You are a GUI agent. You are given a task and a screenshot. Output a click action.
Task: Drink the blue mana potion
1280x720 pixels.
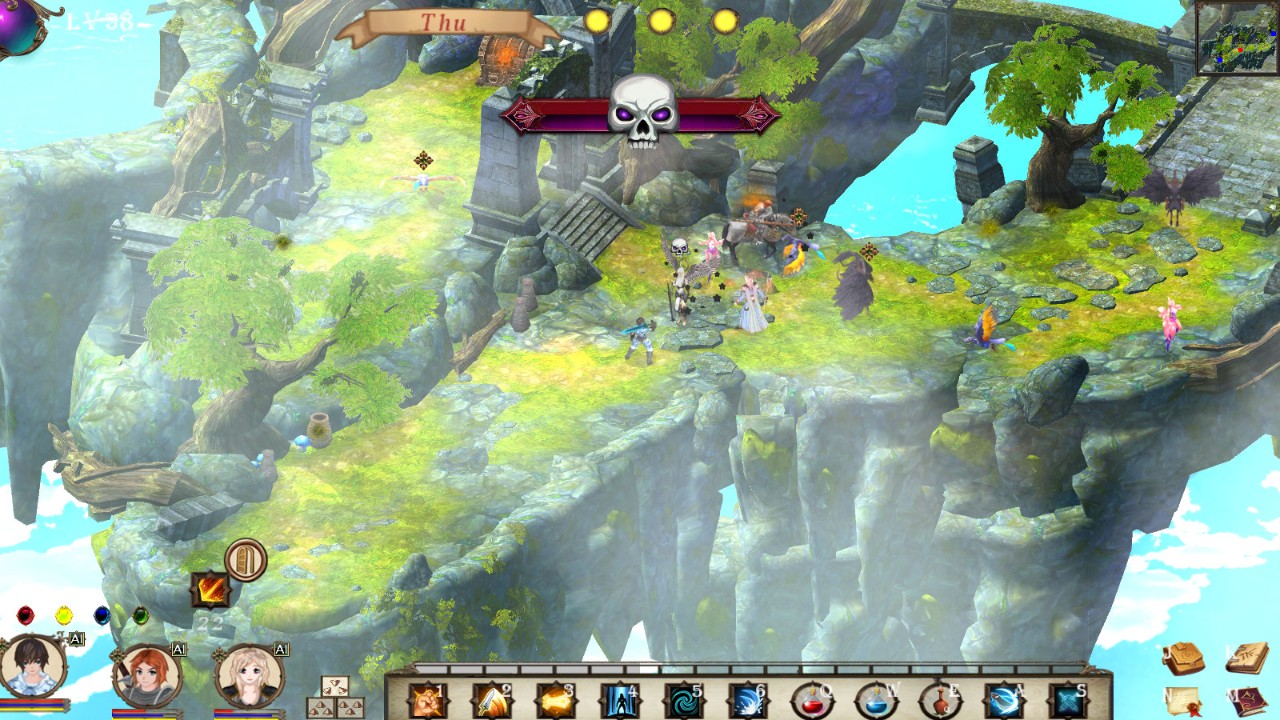tap(875, 700)
